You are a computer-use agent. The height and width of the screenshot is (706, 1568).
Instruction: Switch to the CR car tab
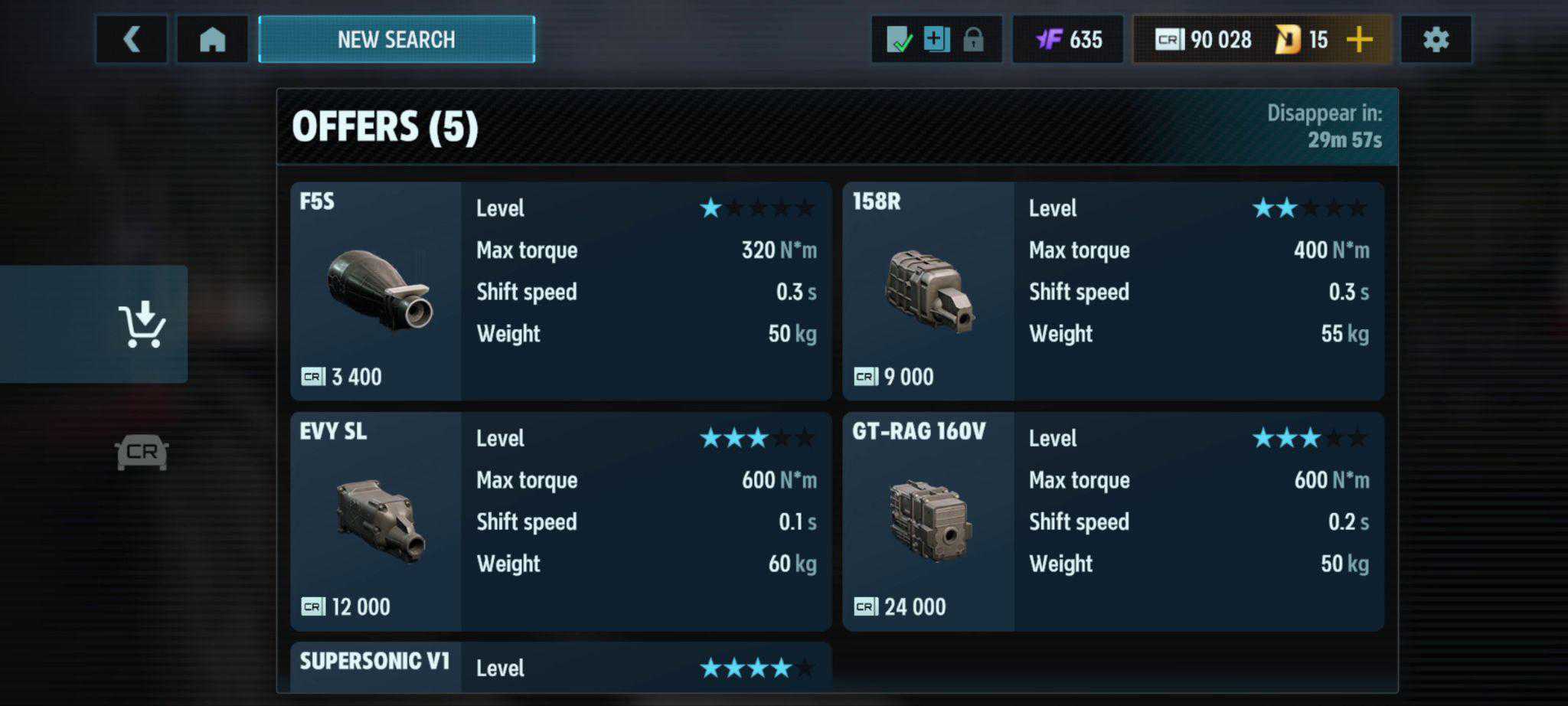point(142,452)
